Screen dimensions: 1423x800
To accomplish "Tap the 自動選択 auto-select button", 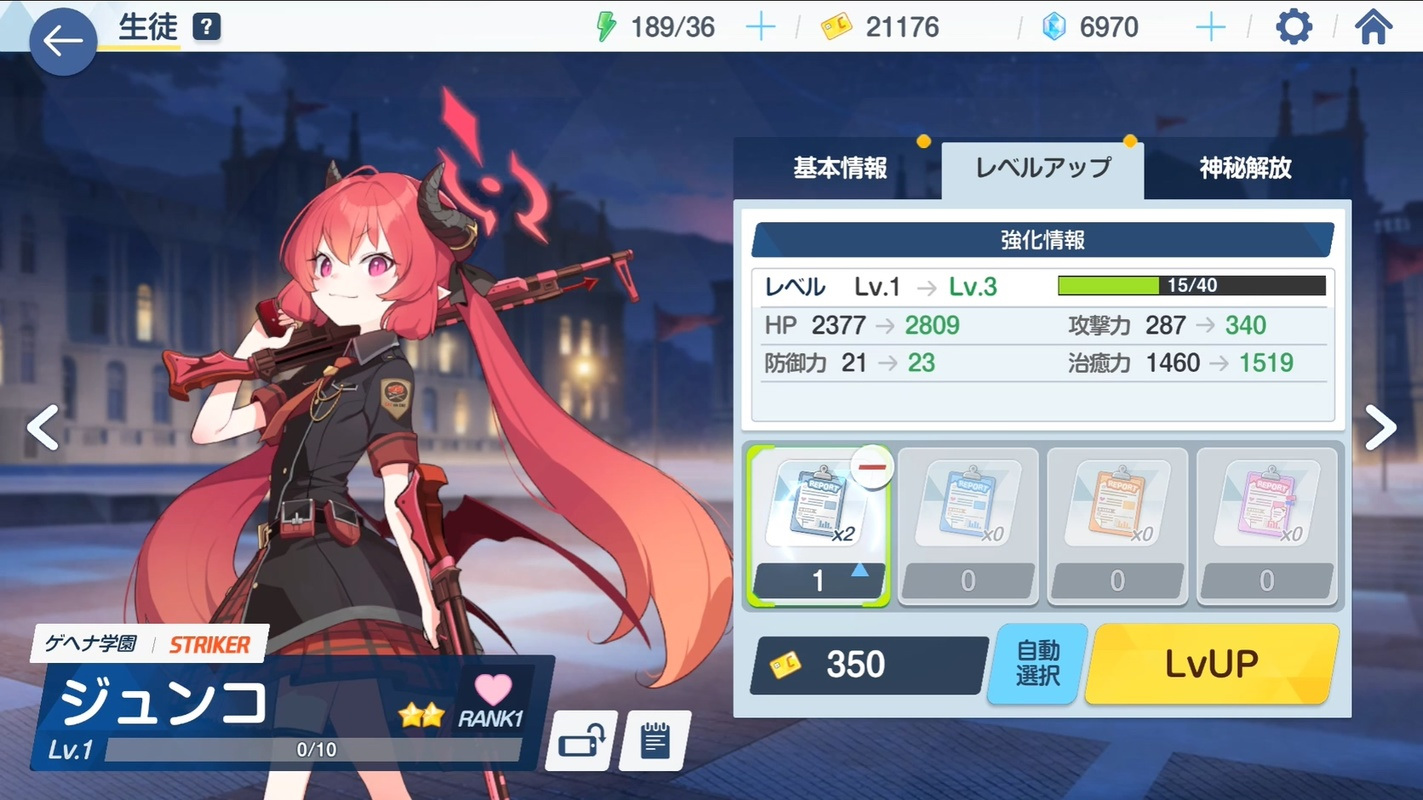I will coord(1037,664).
